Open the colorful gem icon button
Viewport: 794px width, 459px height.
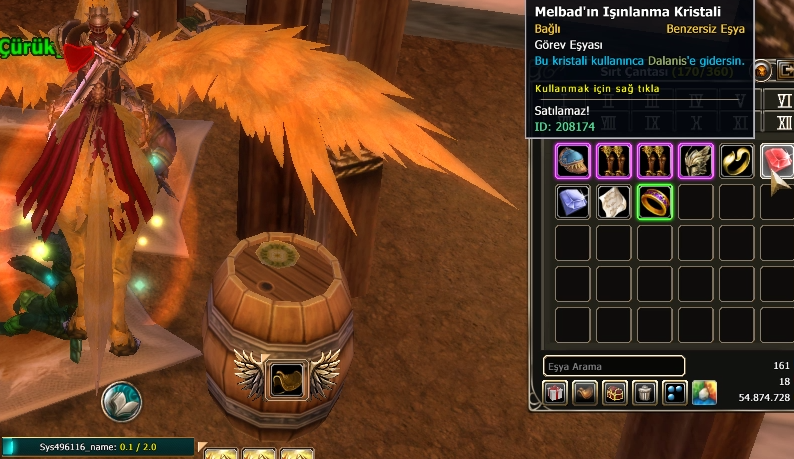[705, 392]
